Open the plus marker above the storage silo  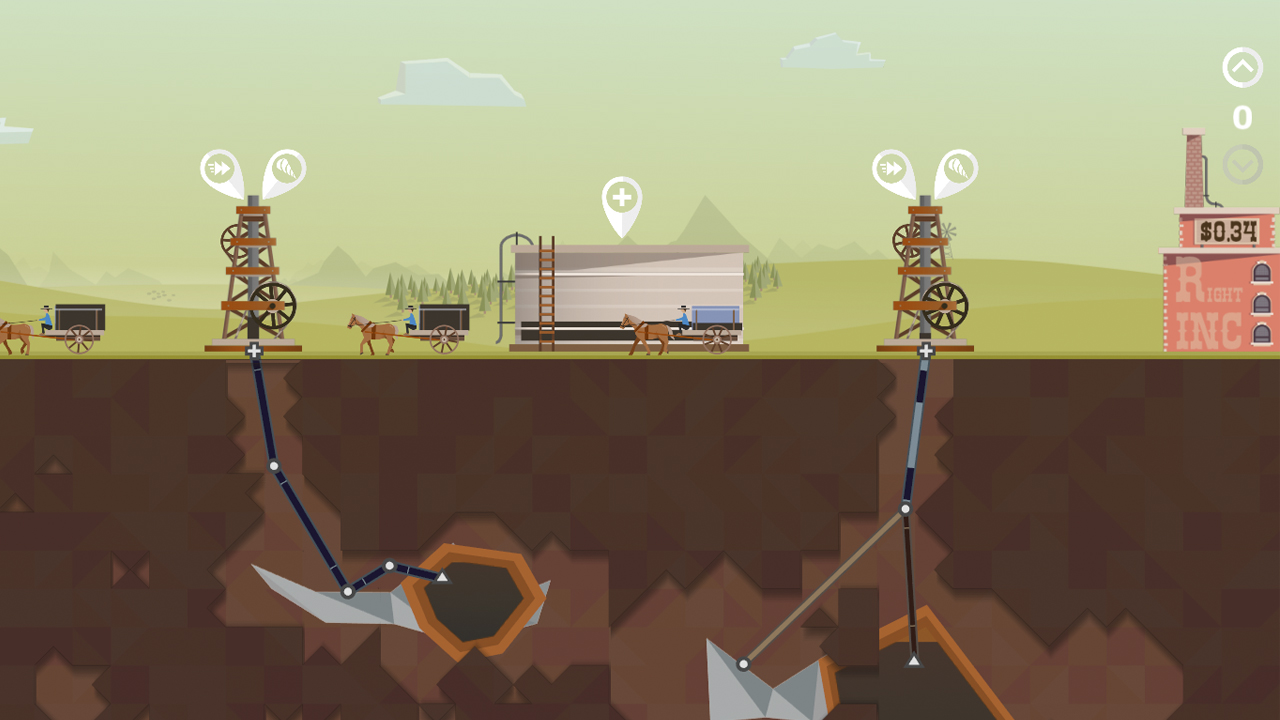tap(621, 198)
